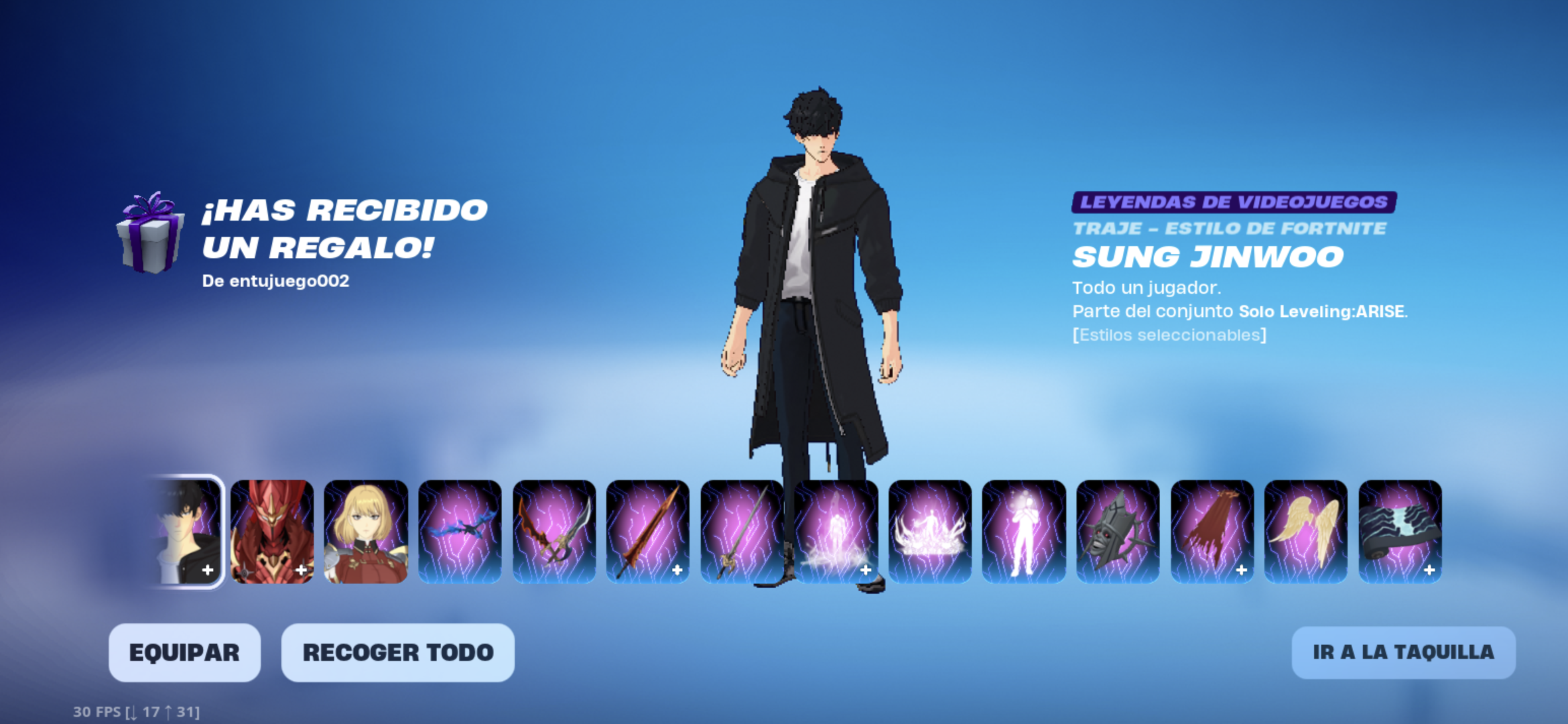The height and width of the screenshot is (724, 1568).
Task: Select the crossed dual blades item
Action: point(554,531)
